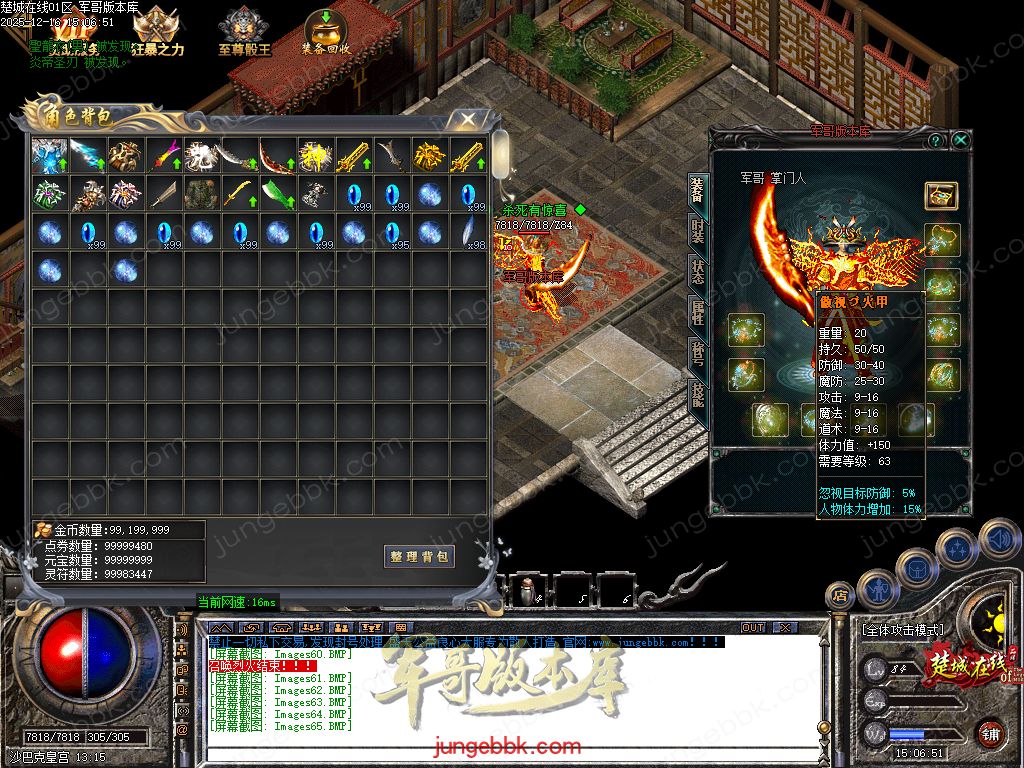Close the character backpack window
The width and height of the screenshot is (1024, 768).
[x=467, y=120]
